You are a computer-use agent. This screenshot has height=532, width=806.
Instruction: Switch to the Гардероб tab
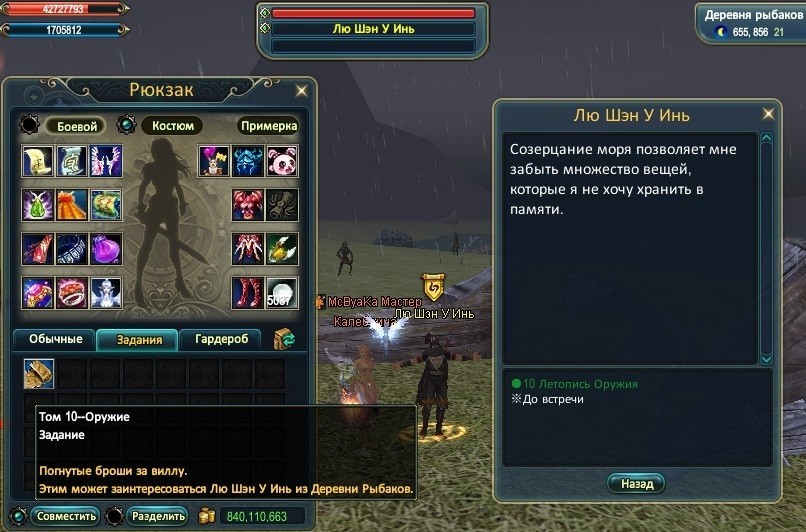tap(220, 340)
